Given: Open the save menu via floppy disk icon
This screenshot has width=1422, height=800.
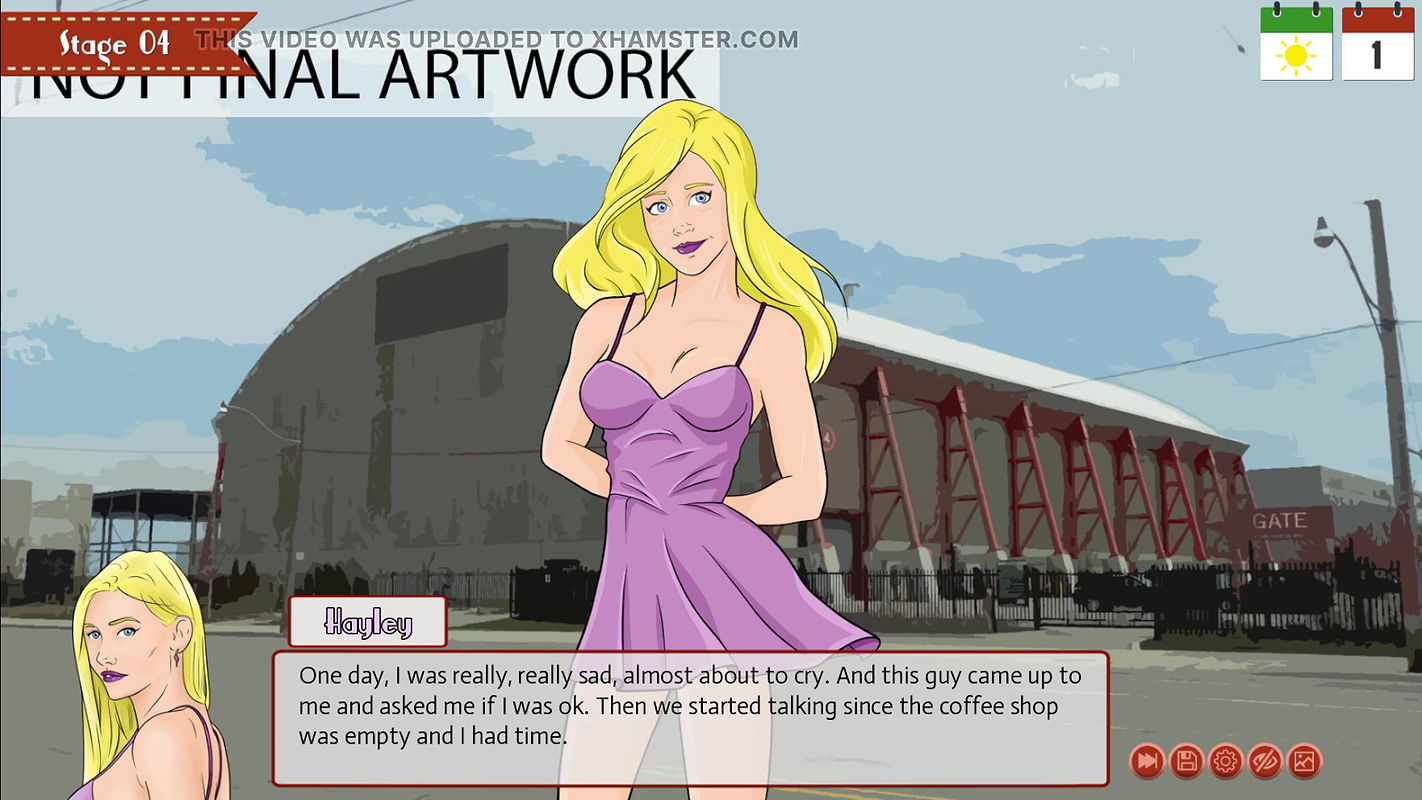Looking at the screenshot, I should [1186, 762].
